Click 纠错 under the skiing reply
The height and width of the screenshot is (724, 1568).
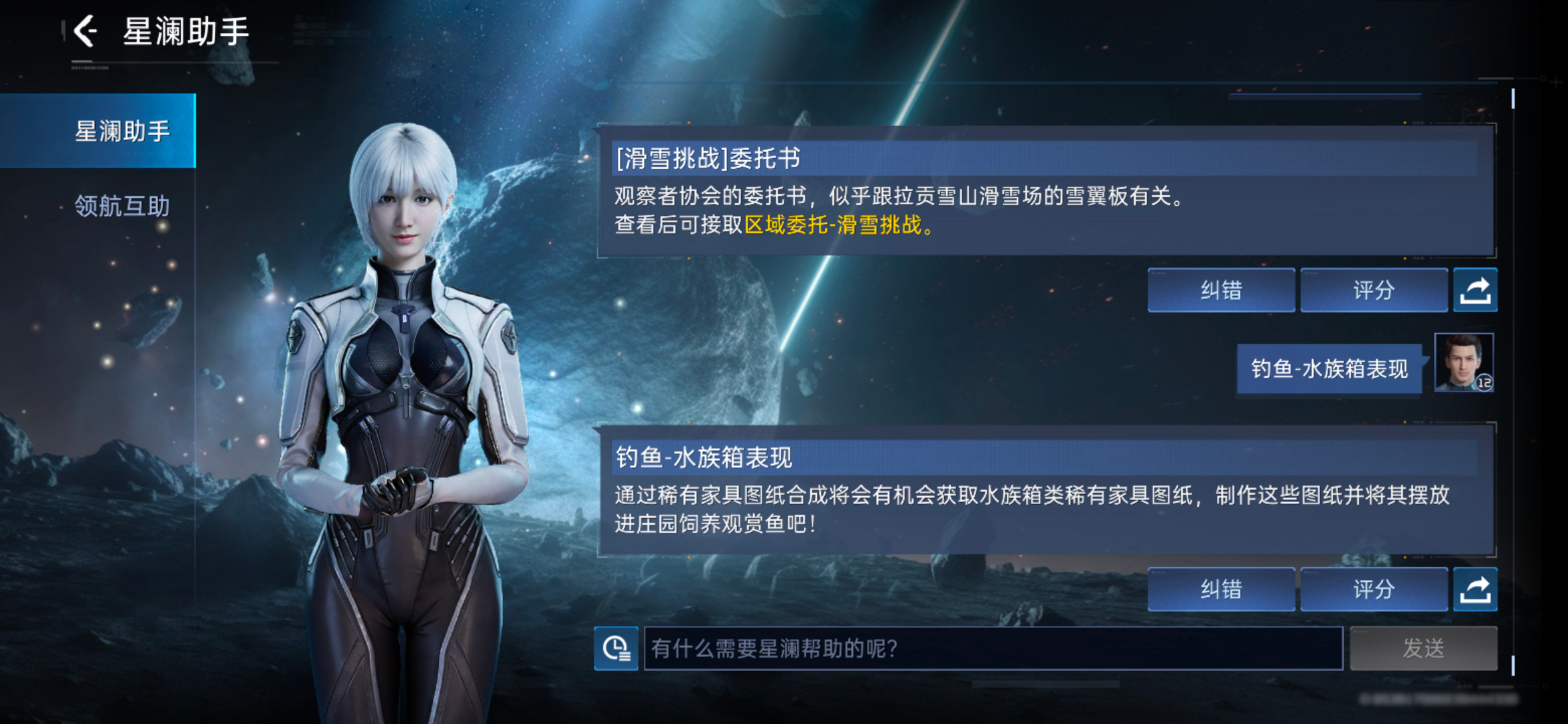(1220, 291)
